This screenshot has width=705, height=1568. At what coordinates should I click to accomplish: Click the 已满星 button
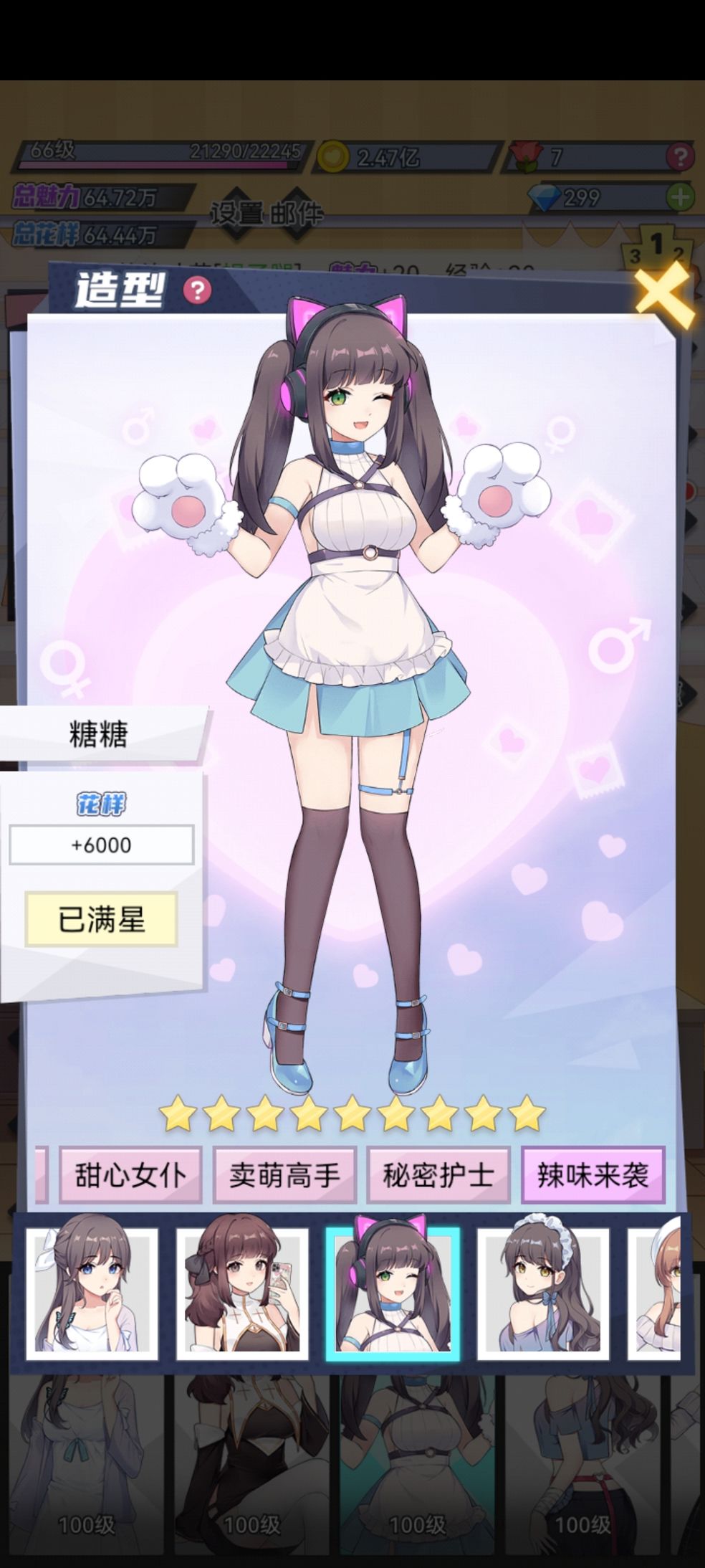pos(101,919)
